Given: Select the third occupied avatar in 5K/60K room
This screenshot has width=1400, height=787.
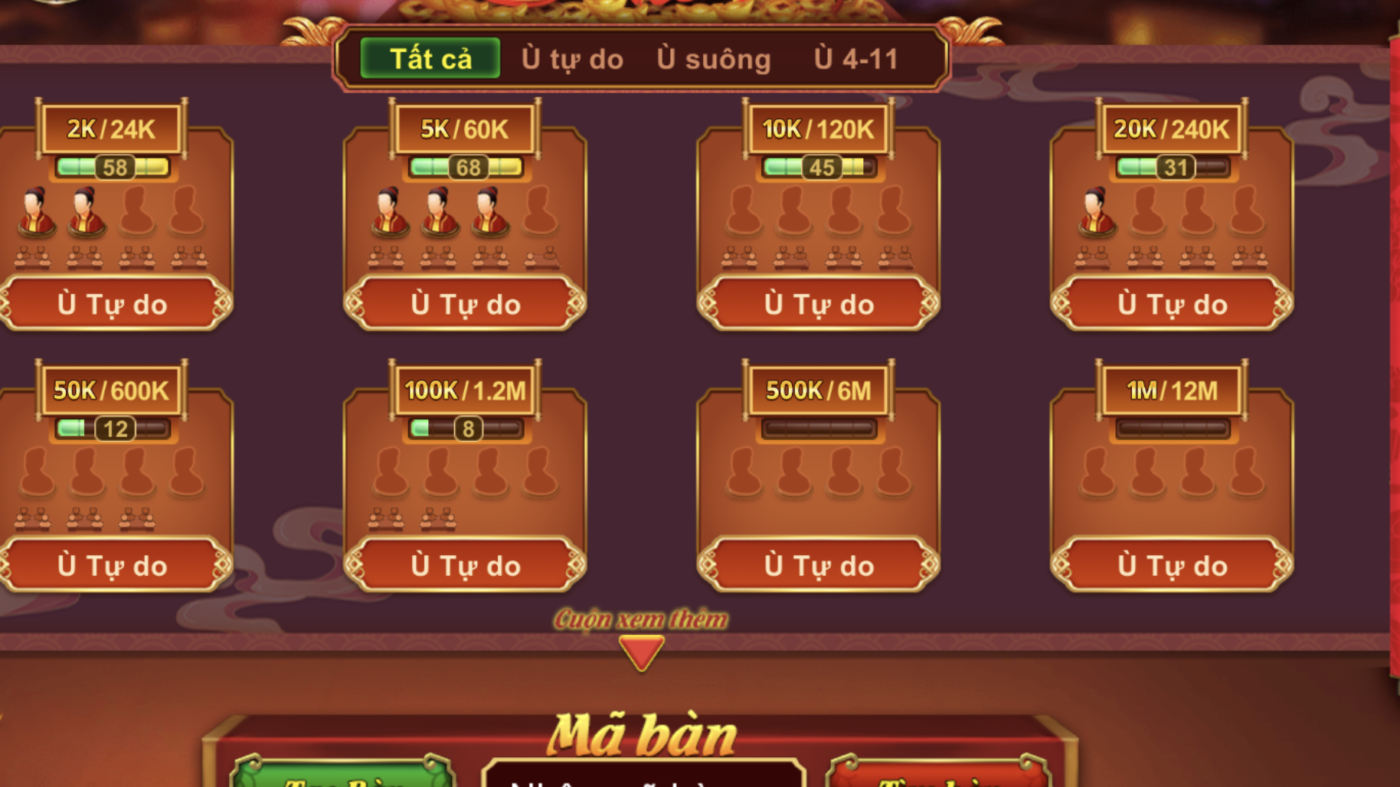Looking at the screenshot, I should coord(489,213).
